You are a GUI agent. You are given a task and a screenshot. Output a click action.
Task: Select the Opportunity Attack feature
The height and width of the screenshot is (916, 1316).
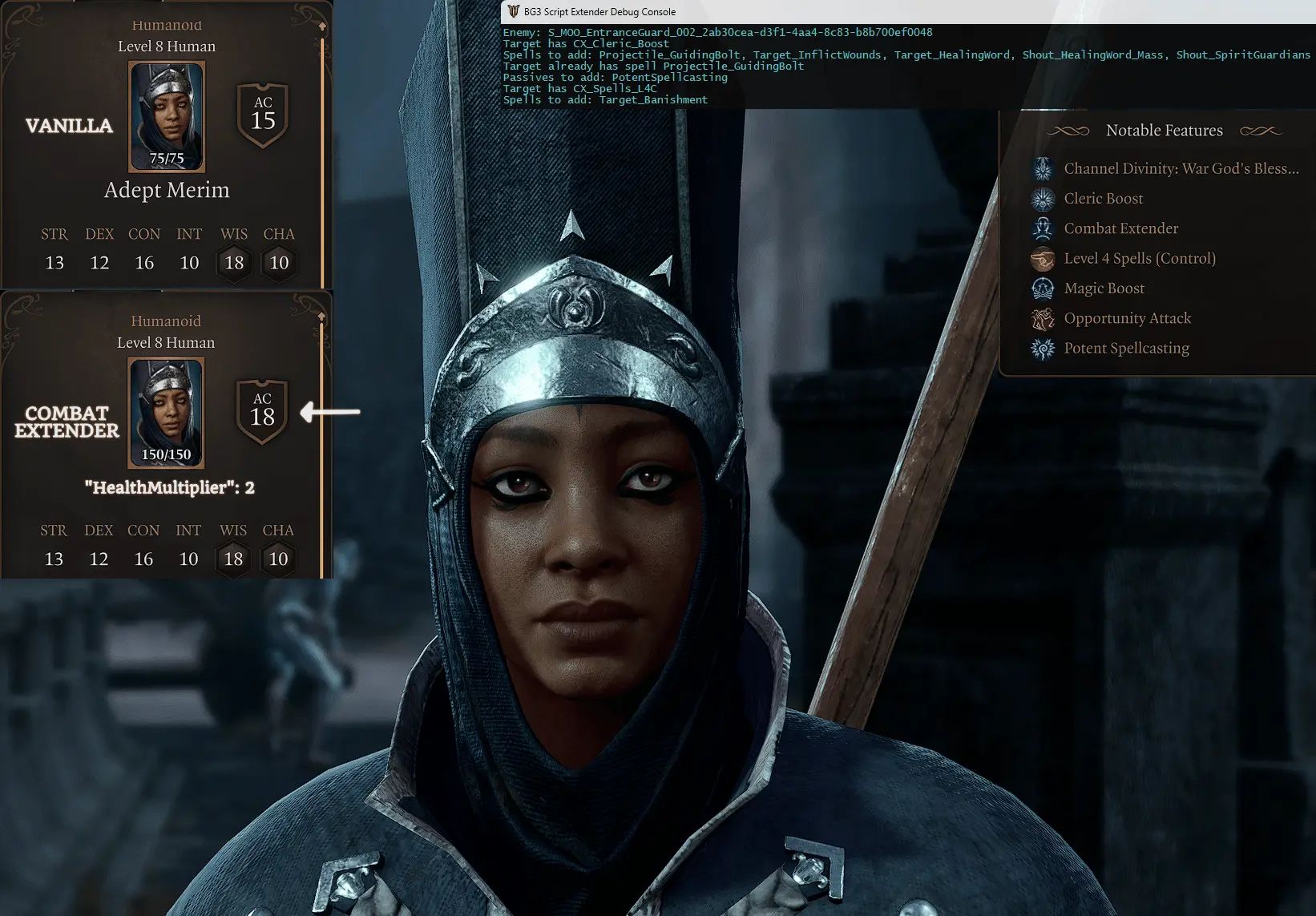1127,318
